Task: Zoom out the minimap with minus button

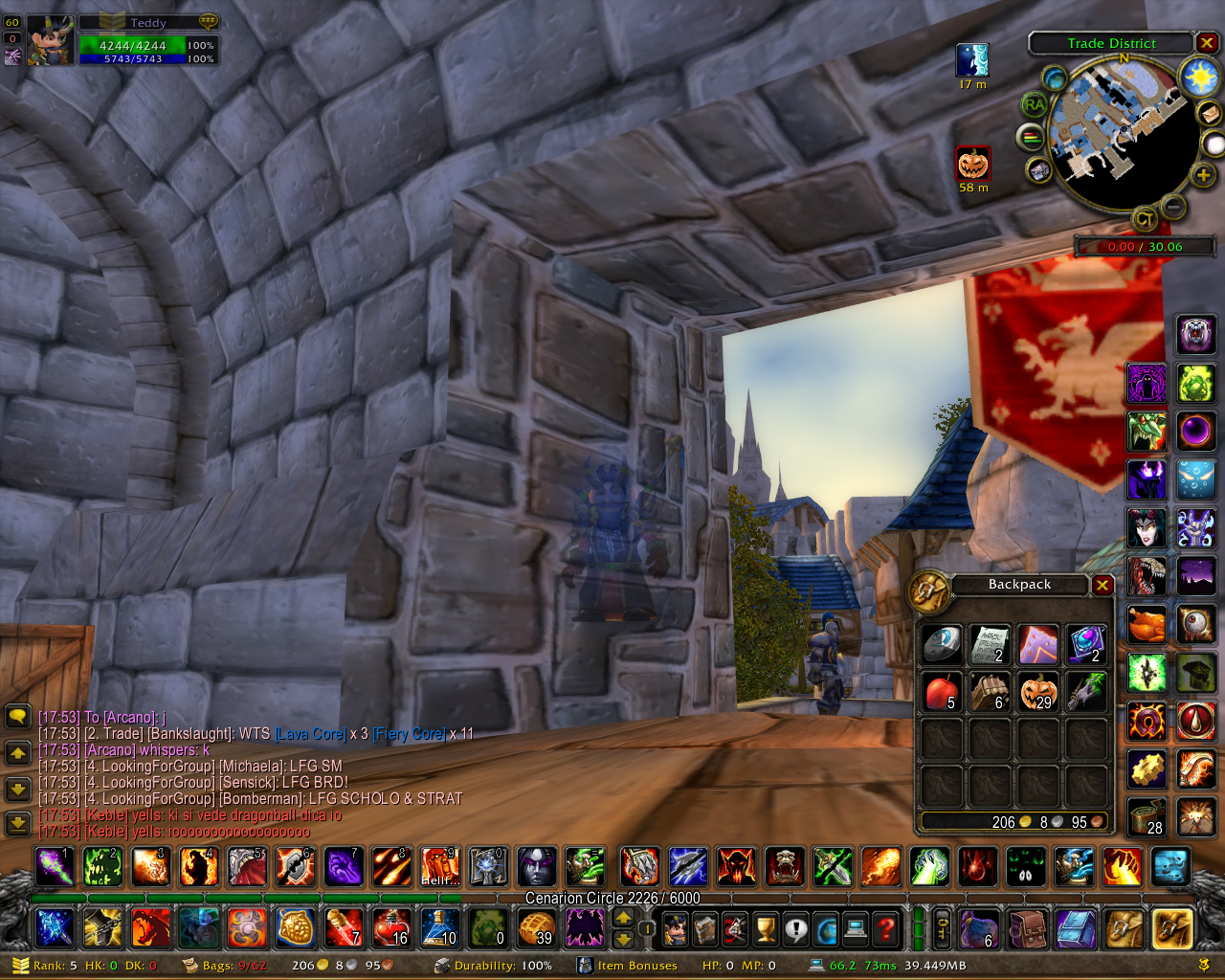Action: coord(1173,206)
